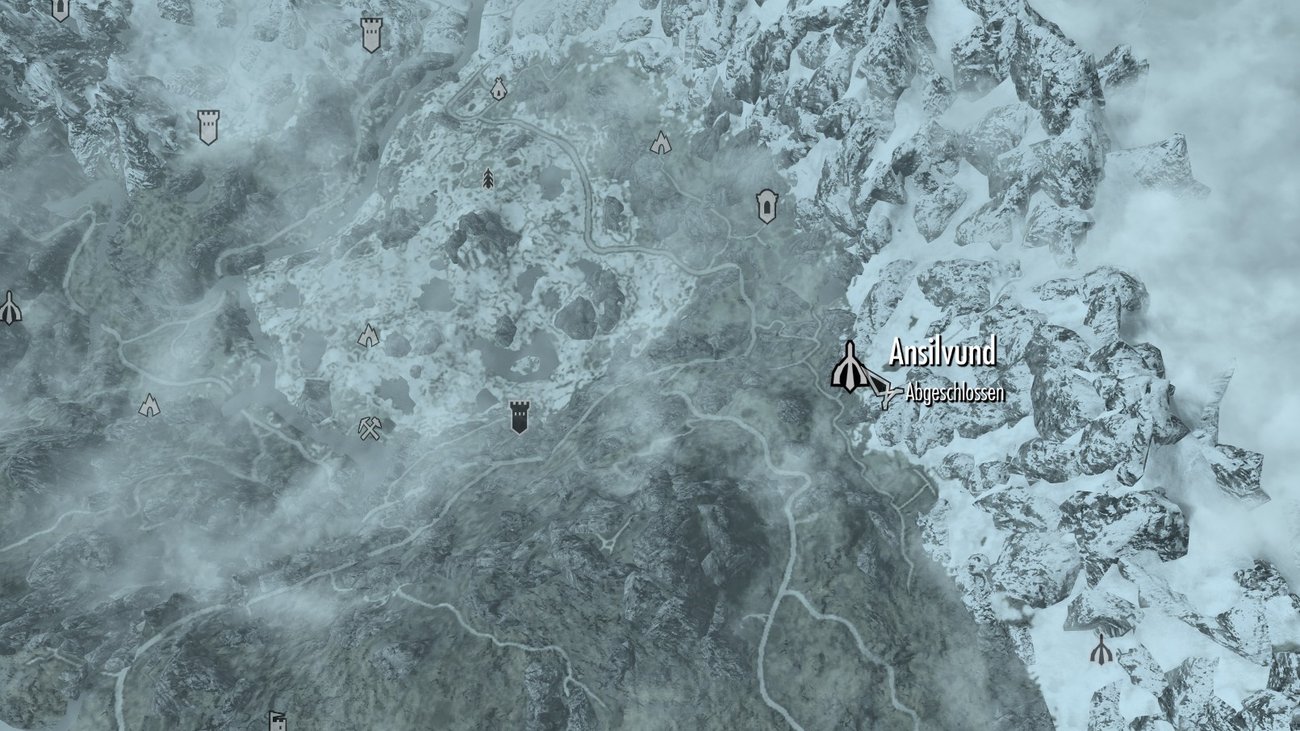The image size is (1300, 731).
Task: Select the cave marker north of Ansilvund
Action: pos(660,140)
